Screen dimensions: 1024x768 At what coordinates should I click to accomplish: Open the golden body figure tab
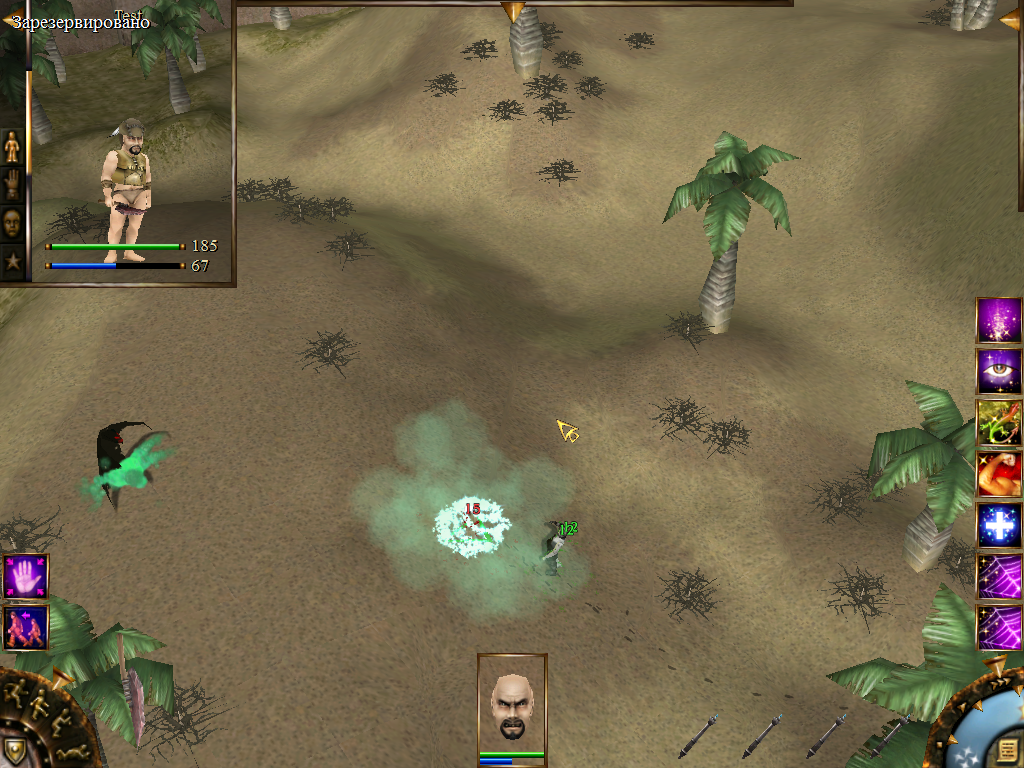12,147
